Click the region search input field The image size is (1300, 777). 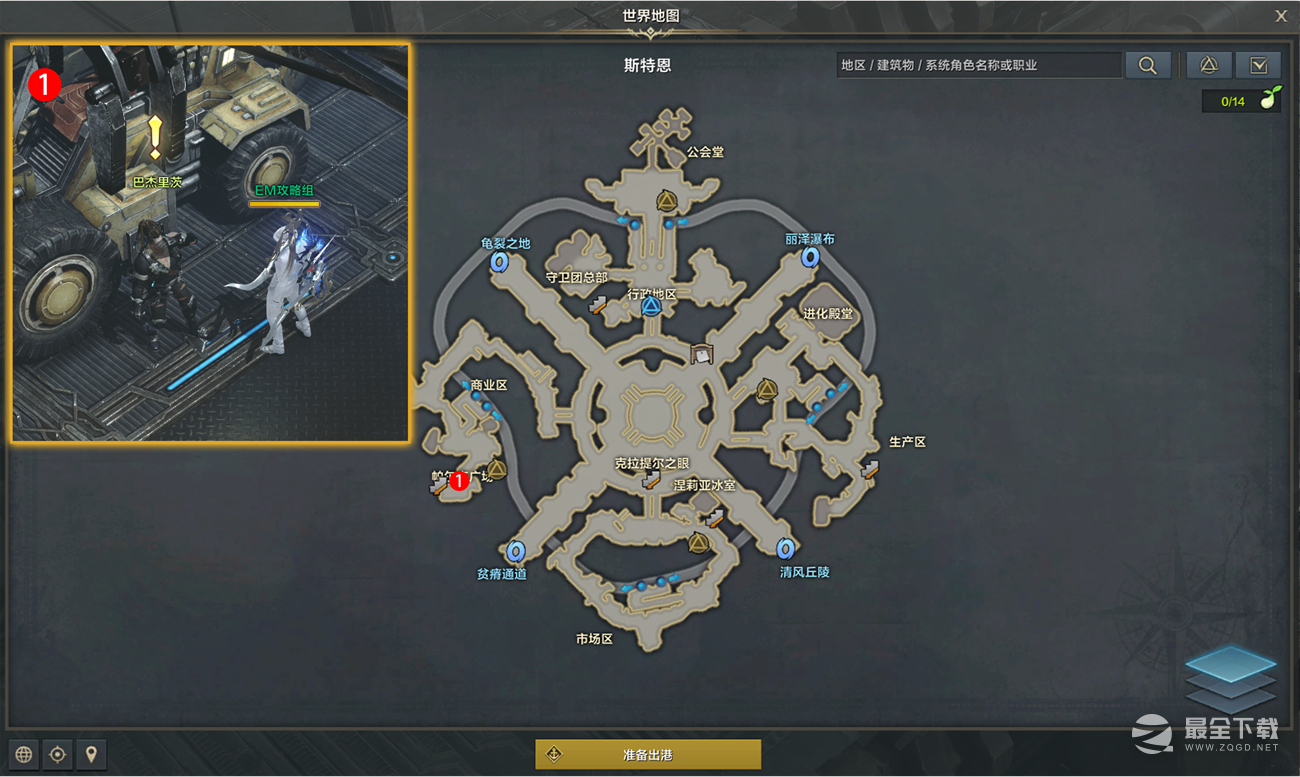coord(978,64)
